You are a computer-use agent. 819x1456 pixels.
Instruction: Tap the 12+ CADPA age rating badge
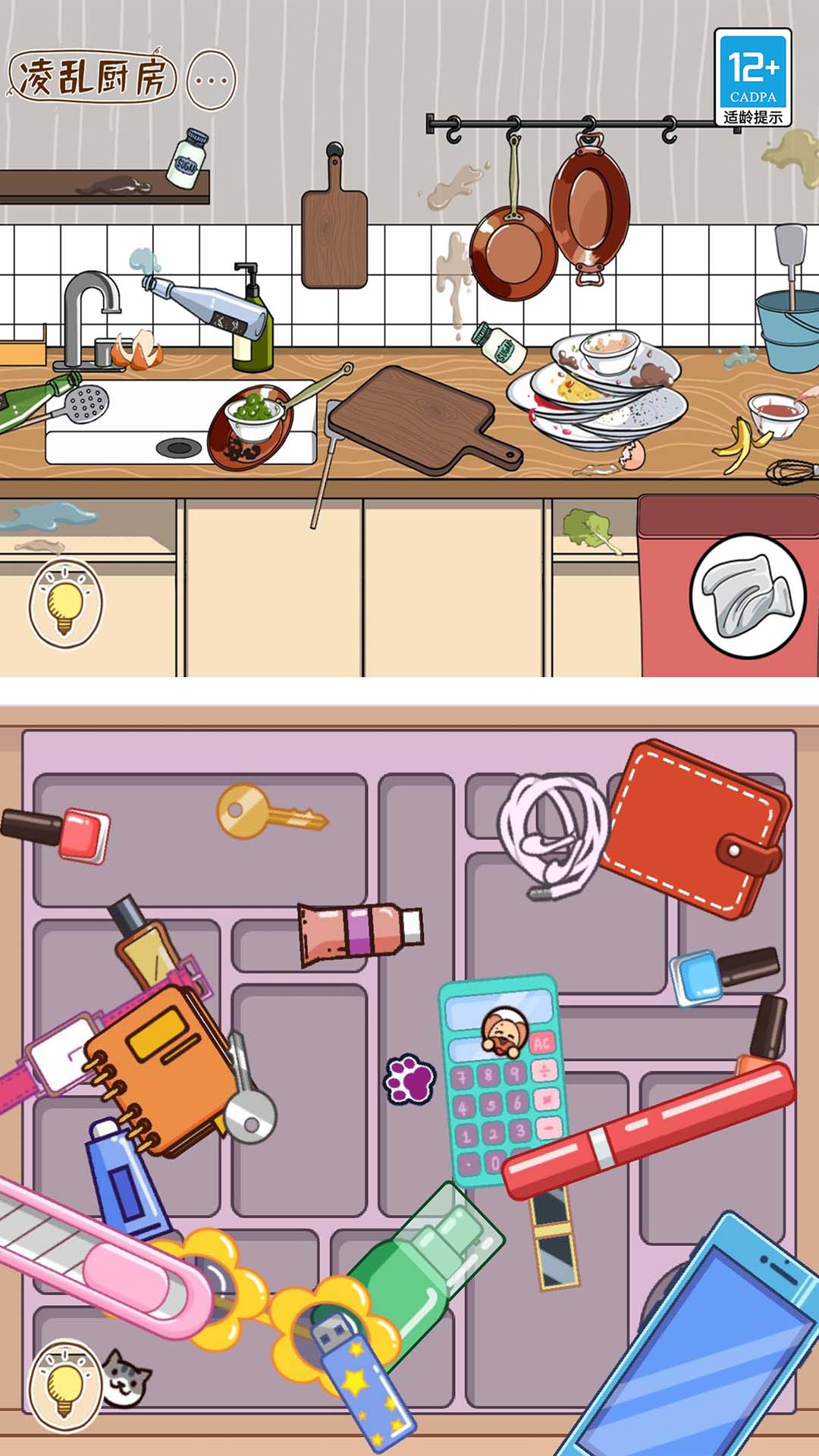coord(752,77)
